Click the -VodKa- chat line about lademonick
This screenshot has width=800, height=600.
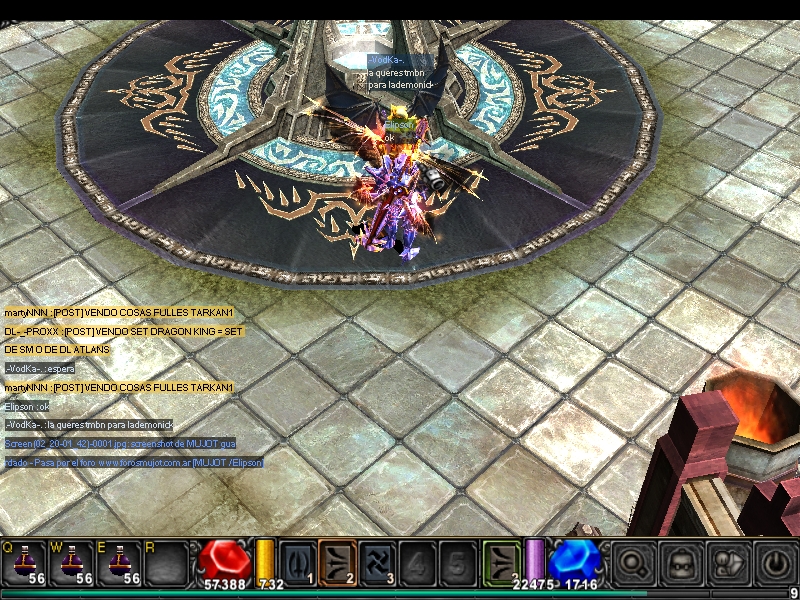pyautogui.click(x=89, y=424)
